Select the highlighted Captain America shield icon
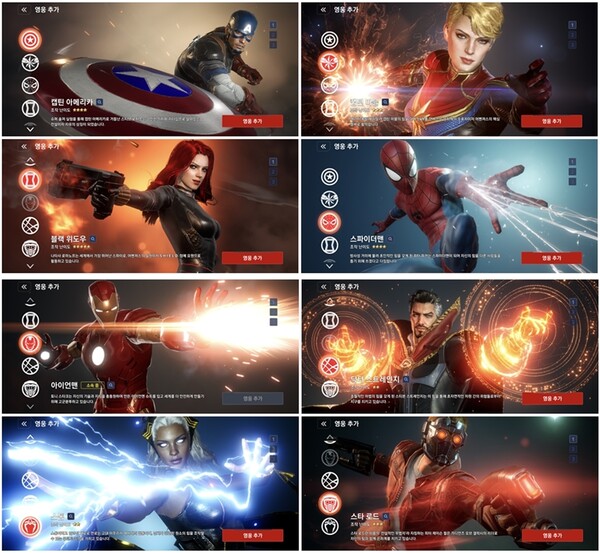The height and width of the screenshot is (553, 600). coord(30,40)
